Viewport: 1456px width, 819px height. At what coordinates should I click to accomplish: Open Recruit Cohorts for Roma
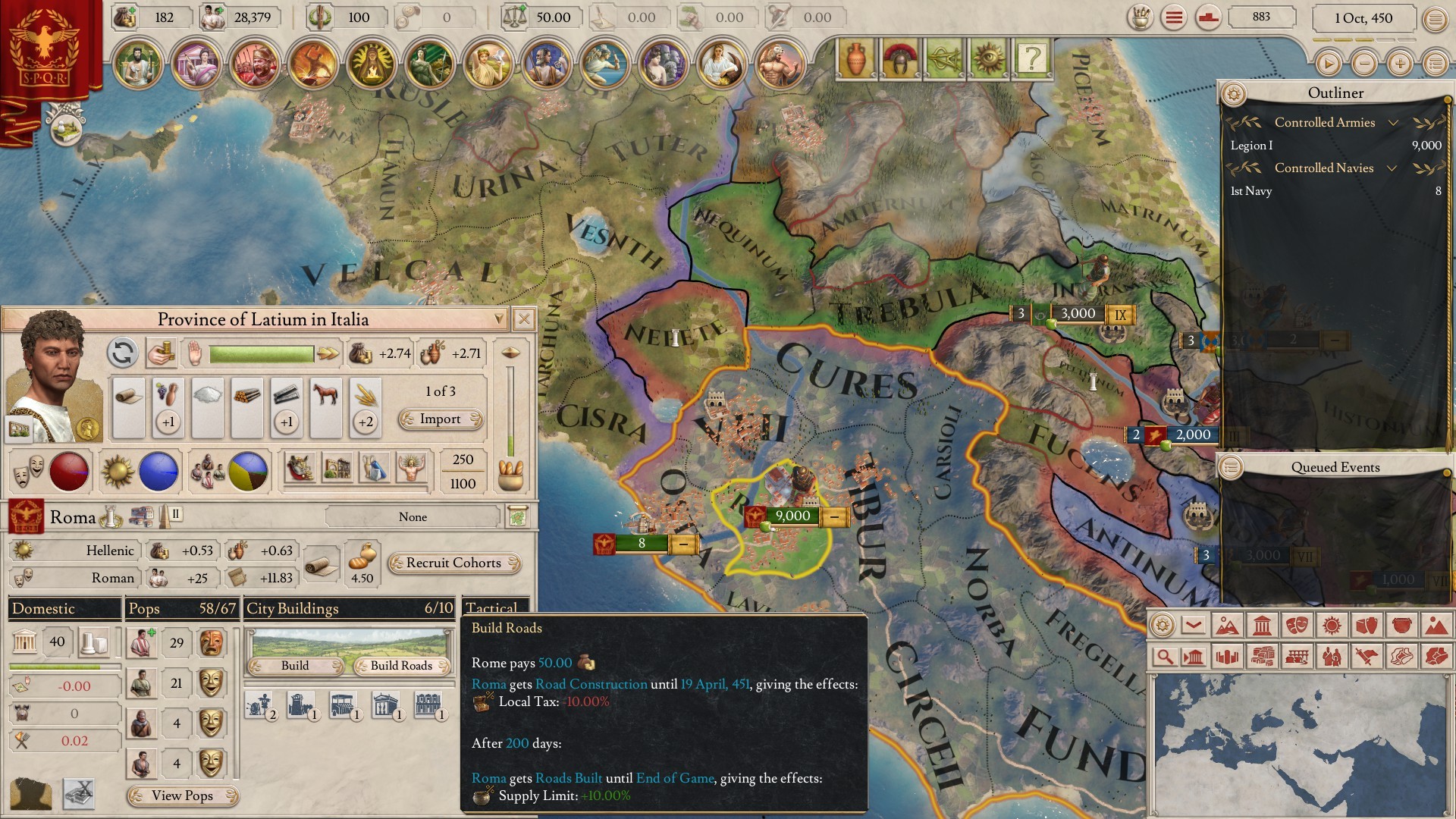(x=453, y=563)
